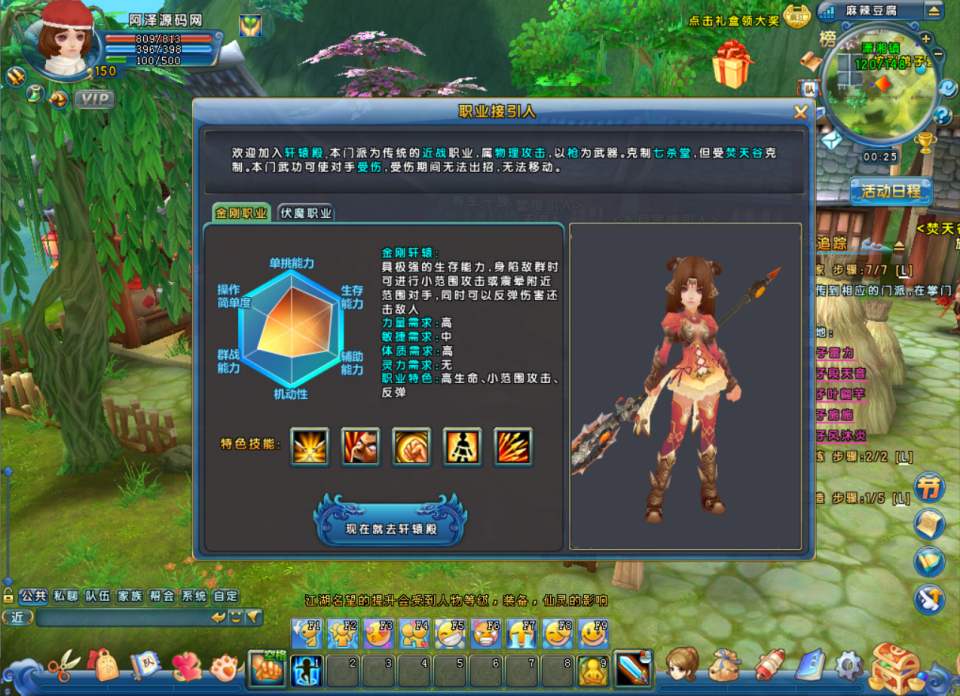Close the 职业接引人 dialog
This screenshot has width=960, height=696.
(x=800, y=112)
